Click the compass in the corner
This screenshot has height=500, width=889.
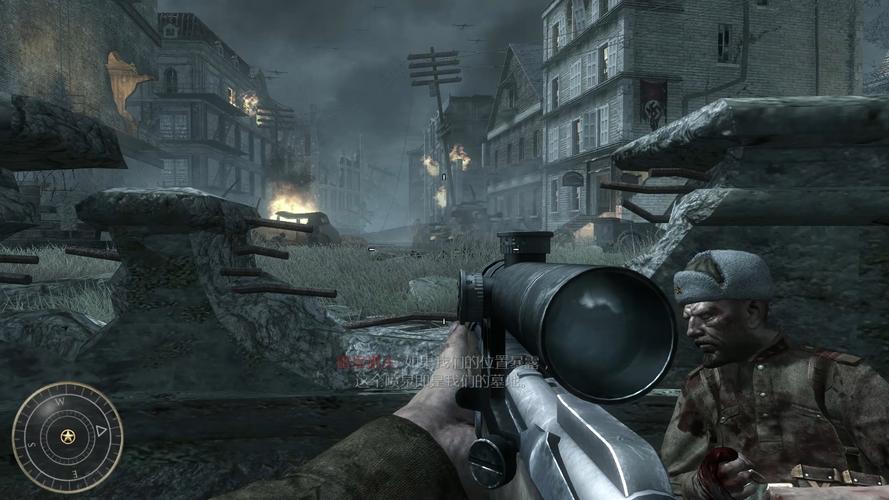pyautogui.click(x=67, y=437)
